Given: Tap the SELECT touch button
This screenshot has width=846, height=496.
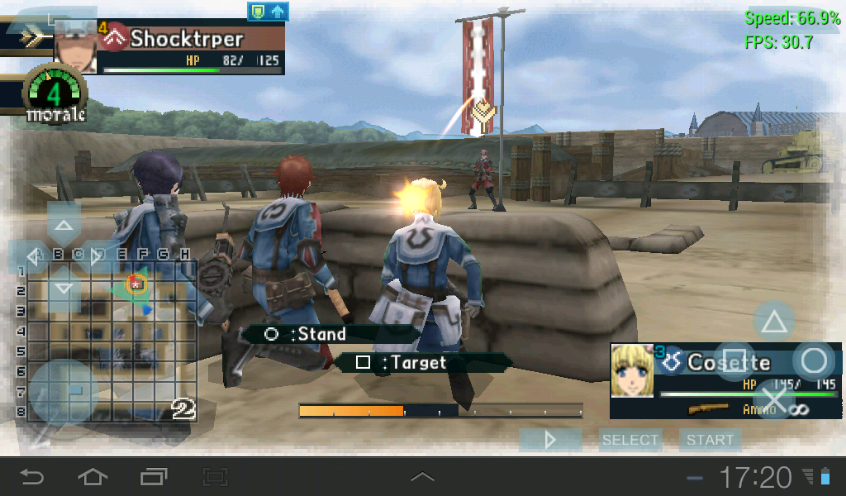Looking at the screenshot, I should pos(630,439).
